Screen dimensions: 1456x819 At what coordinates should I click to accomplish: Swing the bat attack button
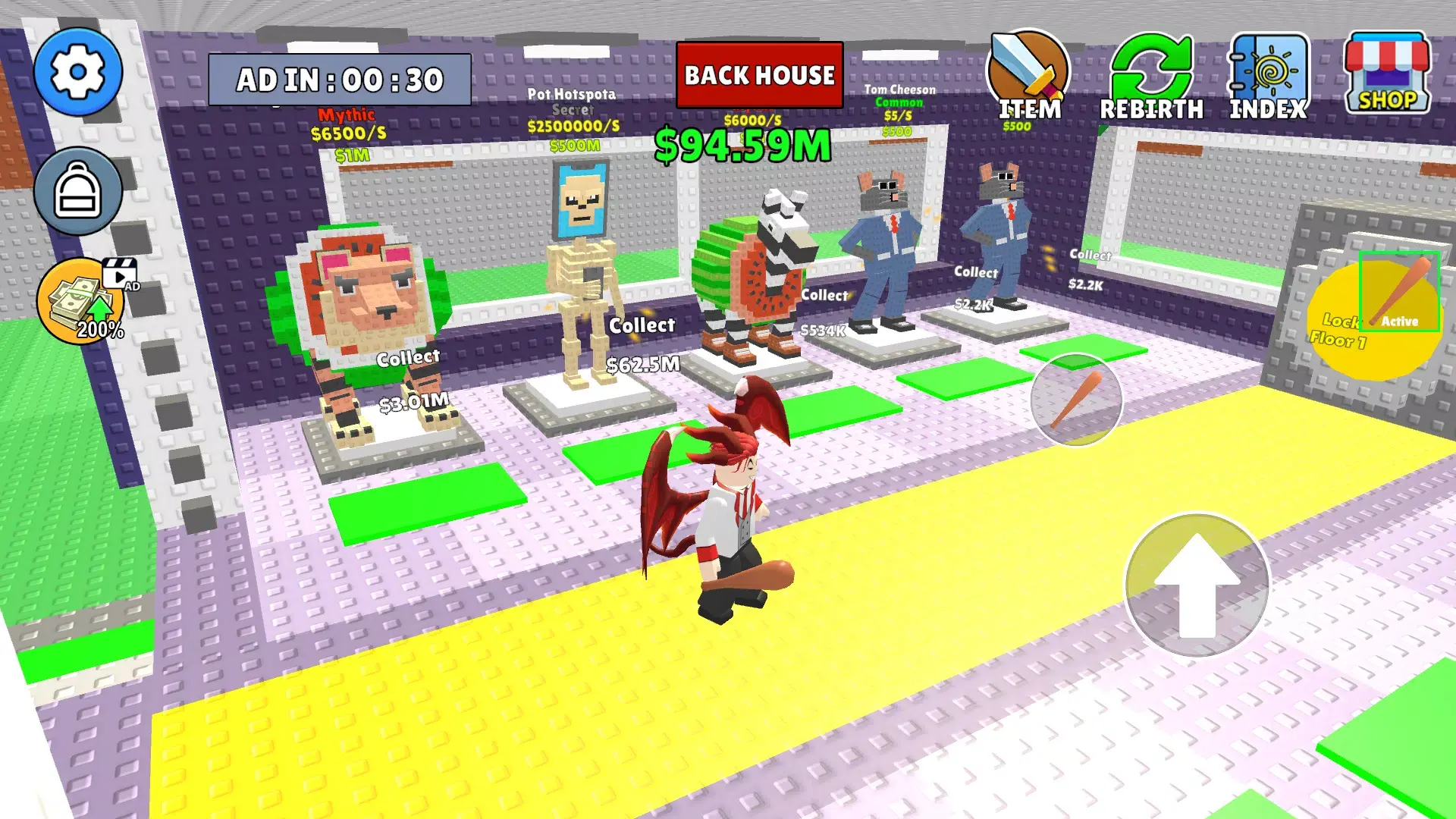click(1076, 400)
